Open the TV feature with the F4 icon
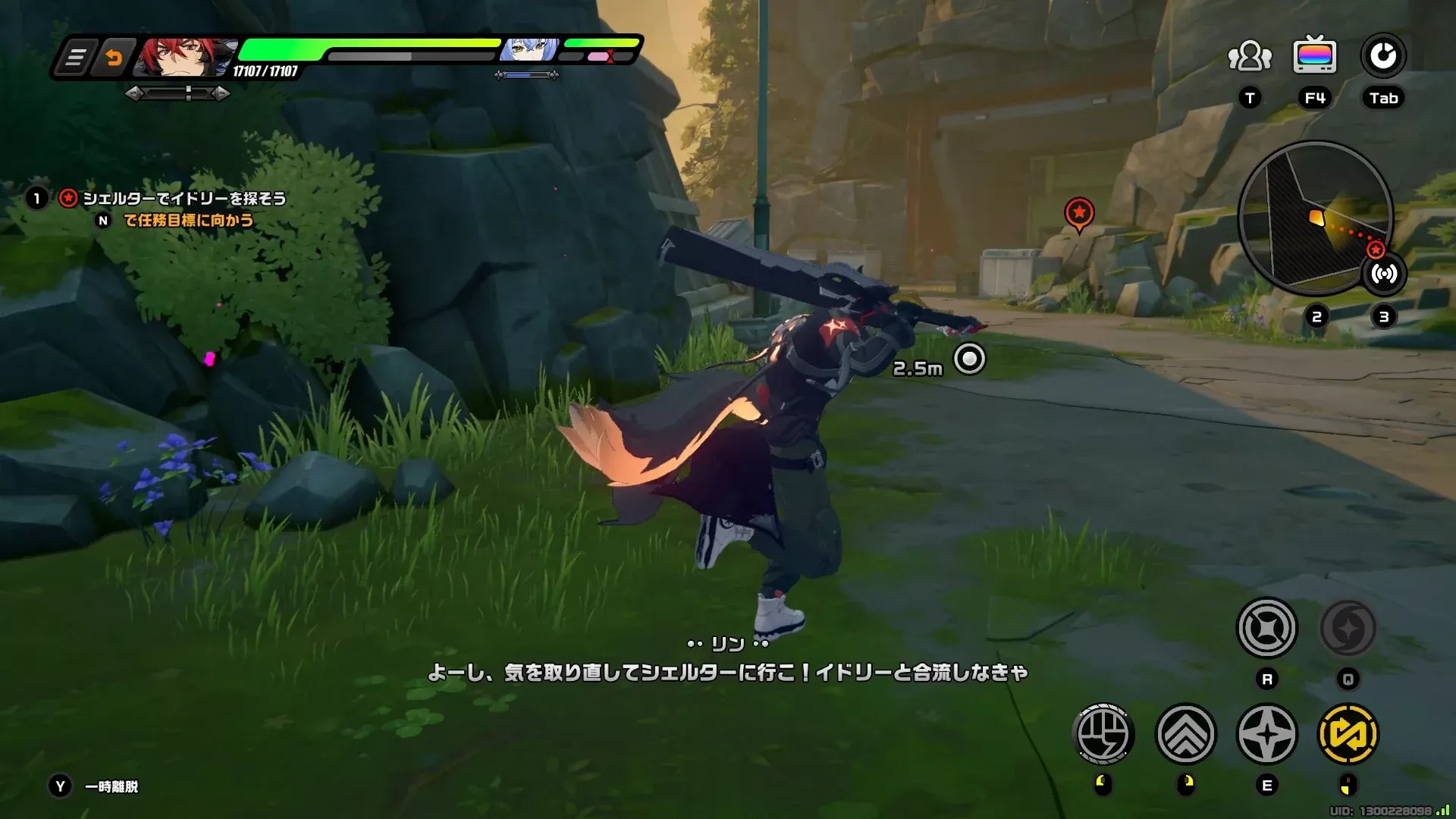The image size is (1456, 819). (1315, 54)
